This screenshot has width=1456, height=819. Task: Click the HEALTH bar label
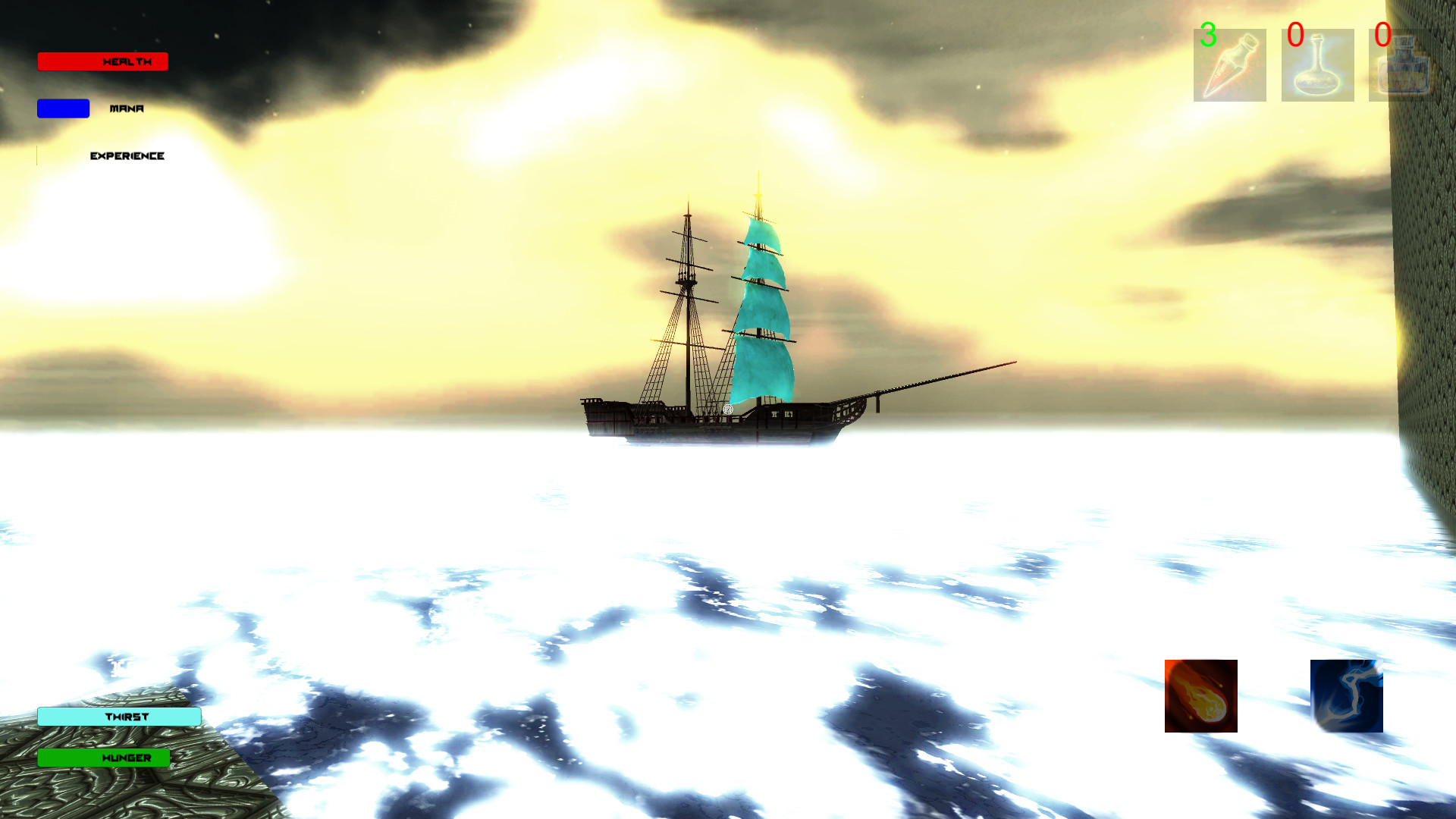[x=126, y=61]
